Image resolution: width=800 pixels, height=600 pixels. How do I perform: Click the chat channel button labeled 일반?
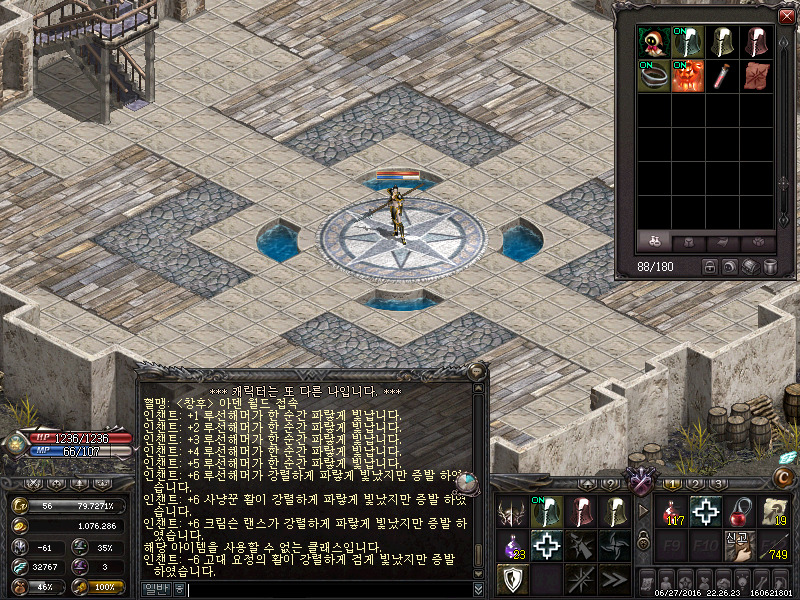click(156, 590)
